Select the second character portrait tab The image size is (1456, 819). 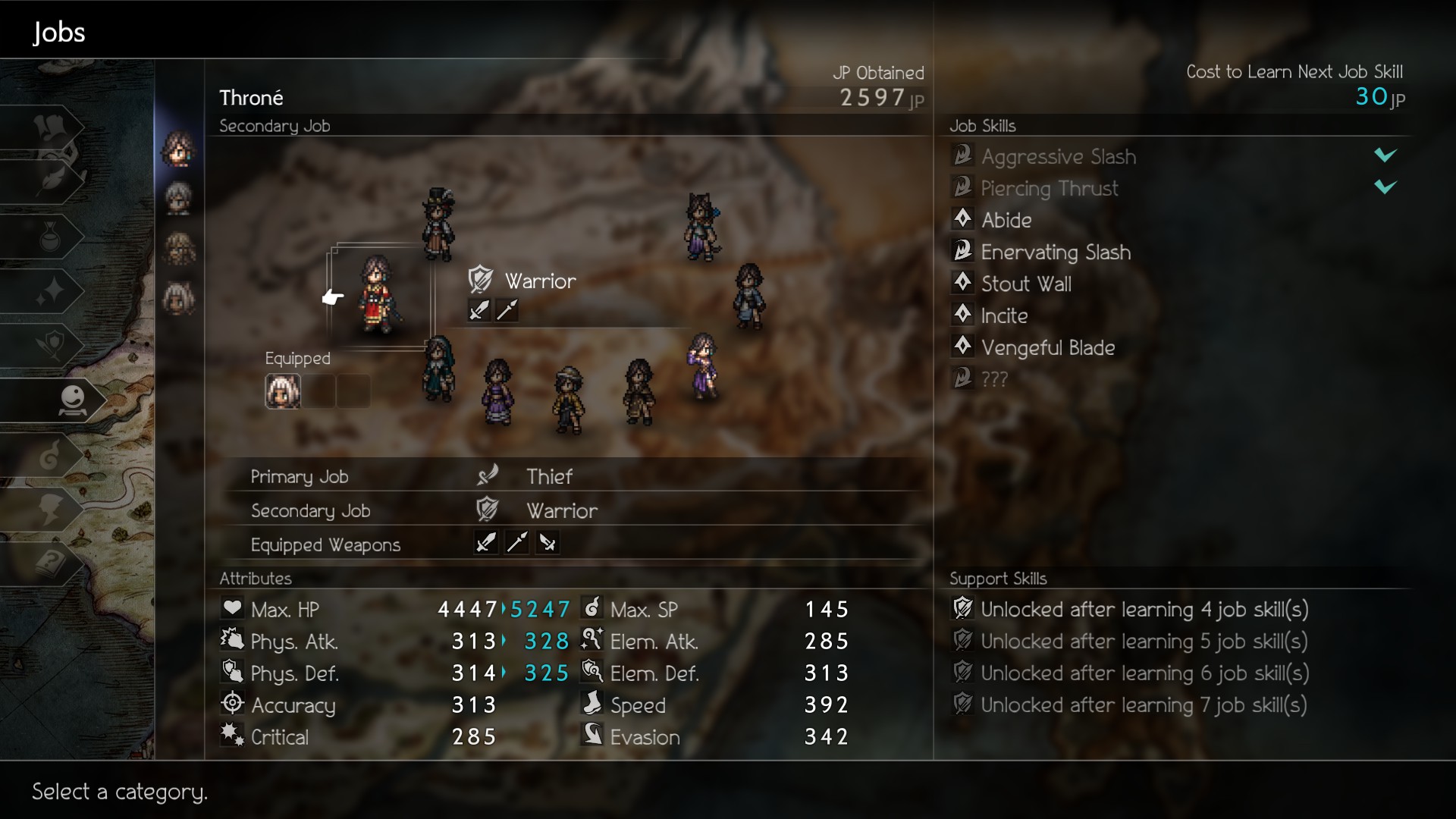pos(179,199)
